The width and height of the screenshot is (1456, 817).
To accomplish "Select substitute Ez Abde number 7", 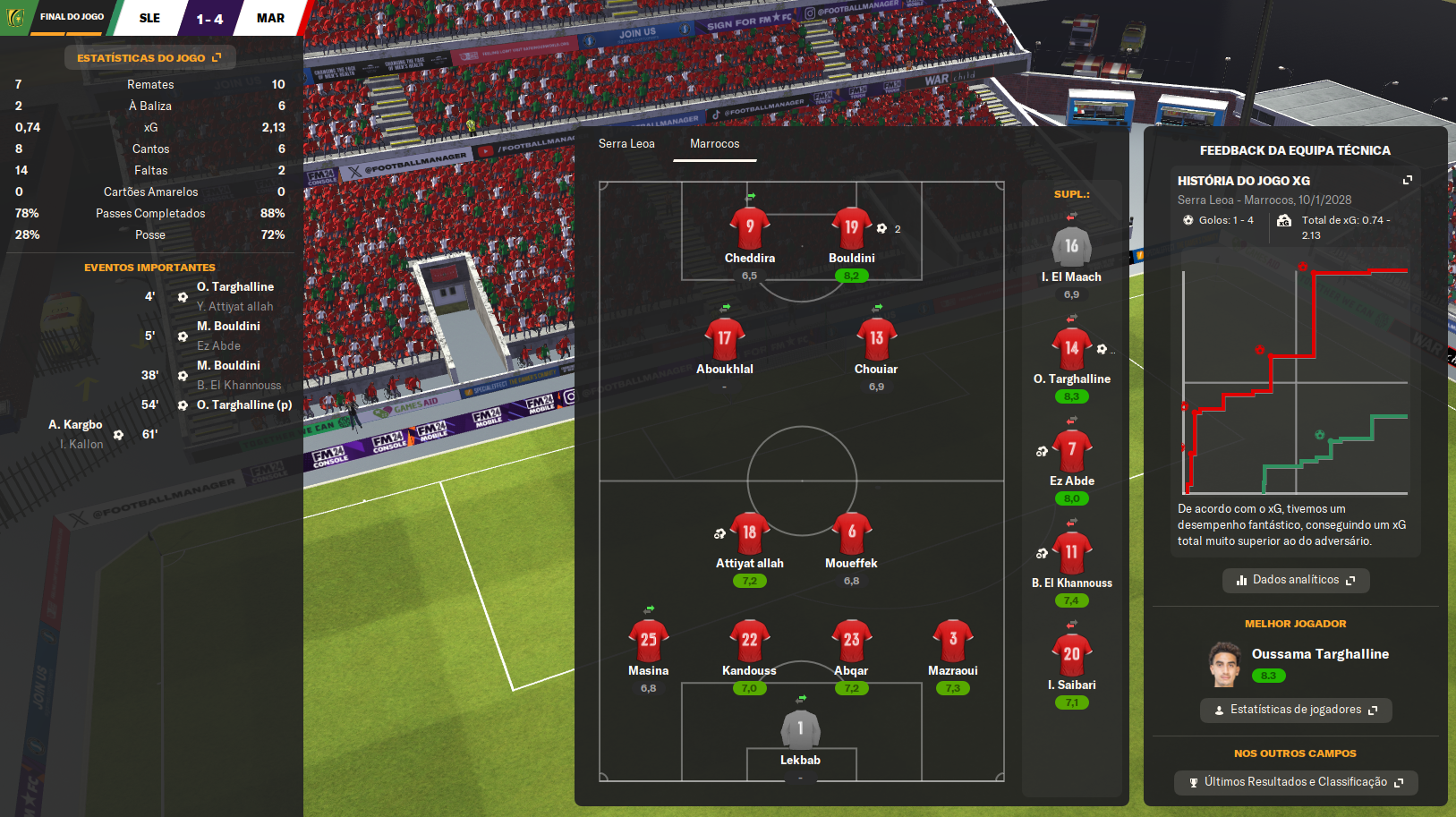I will tap(1071, 451).
